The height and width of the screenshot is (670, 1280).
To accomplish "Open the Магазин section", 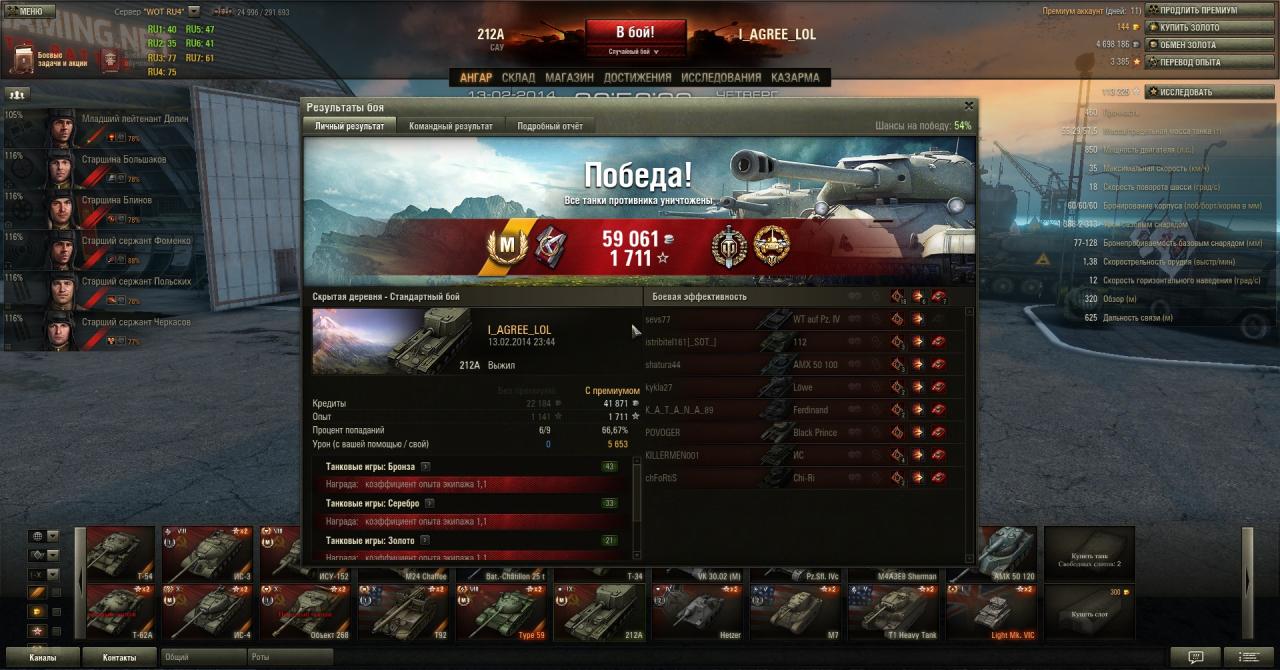I will tap(570, 77).
